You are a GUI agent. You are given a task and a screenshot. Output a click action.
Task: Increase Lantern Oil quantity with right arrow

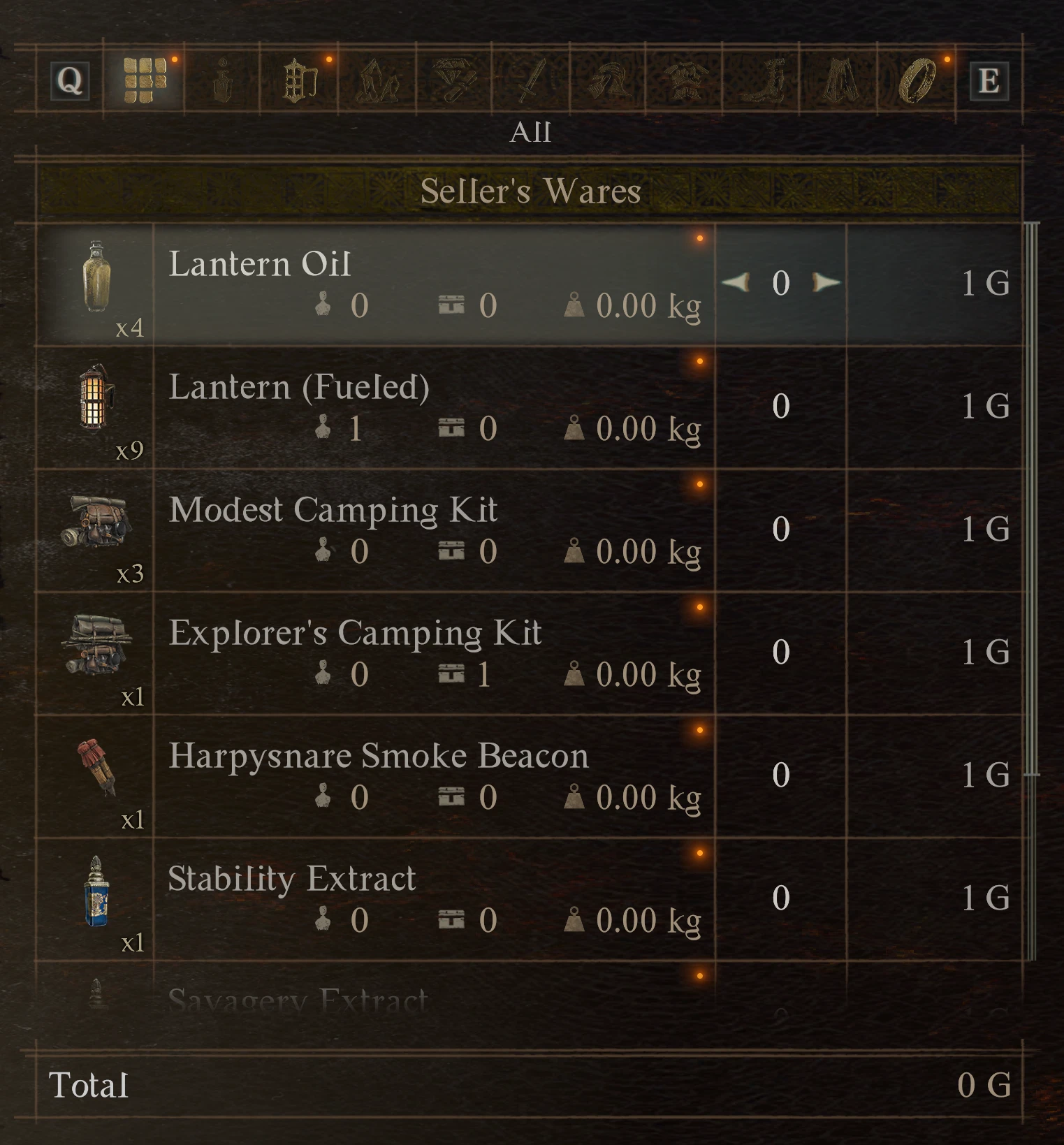(826, 284)
